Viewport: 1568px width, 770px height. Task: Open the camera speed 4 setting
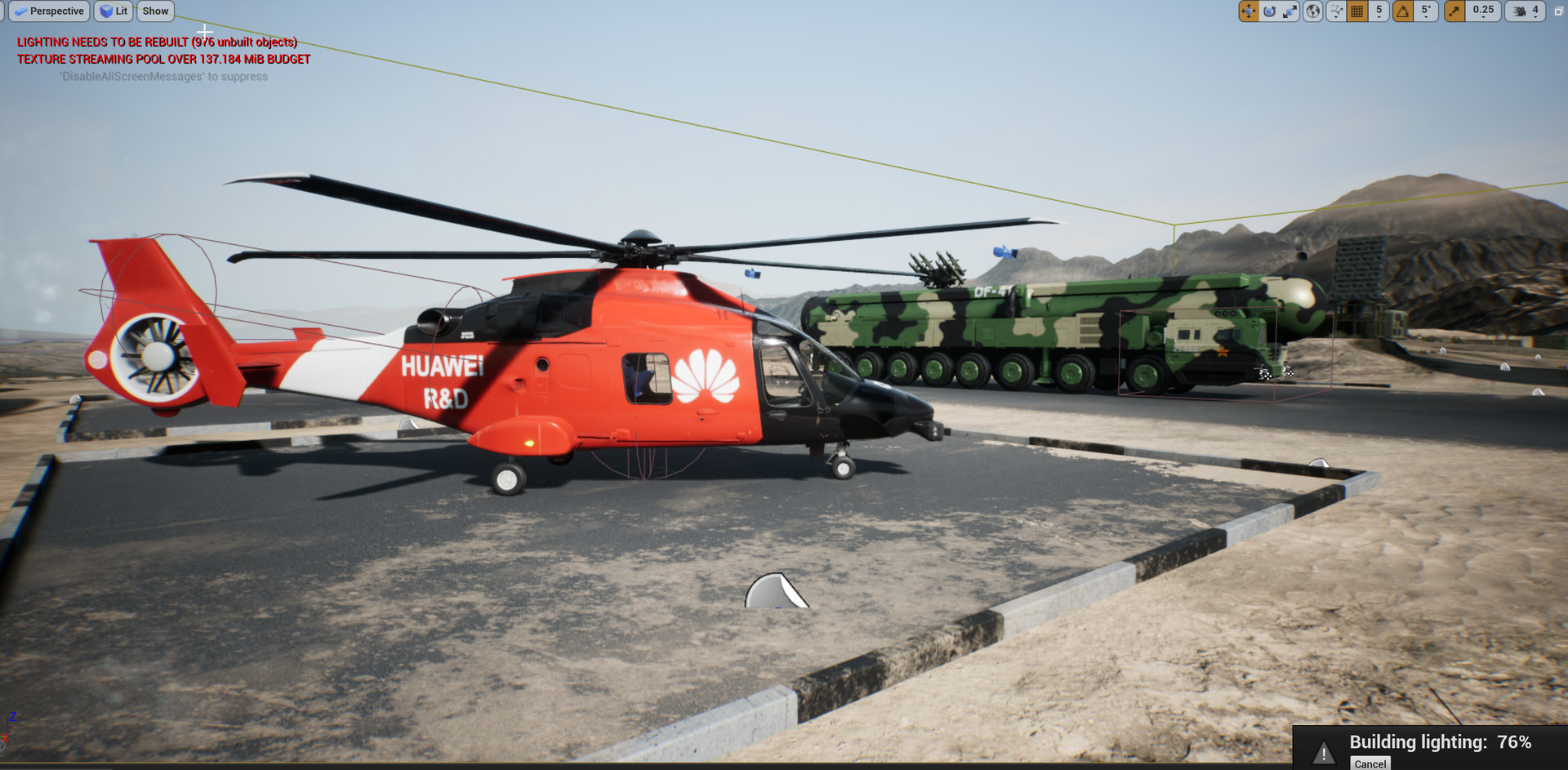[1526, 11]
